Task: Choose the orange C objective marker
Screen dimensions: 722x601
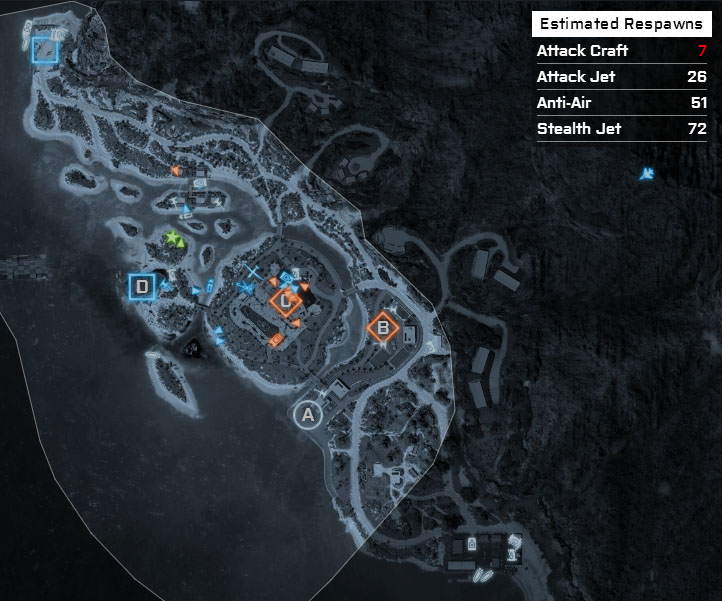Action: 286,300
